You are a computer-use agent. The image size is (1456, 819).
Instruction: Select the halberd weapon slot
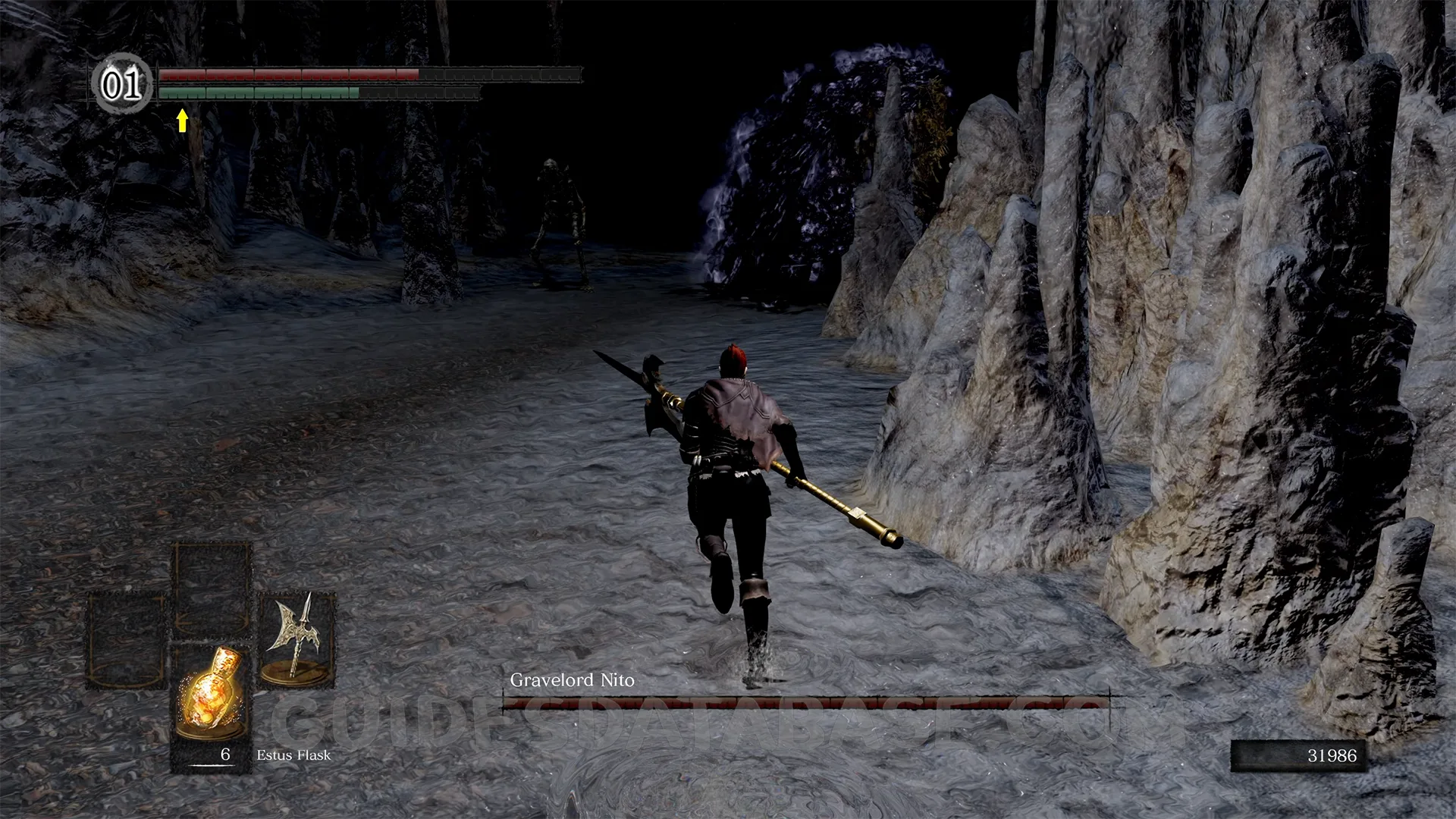pyautogui.click(x=297, y=639)
